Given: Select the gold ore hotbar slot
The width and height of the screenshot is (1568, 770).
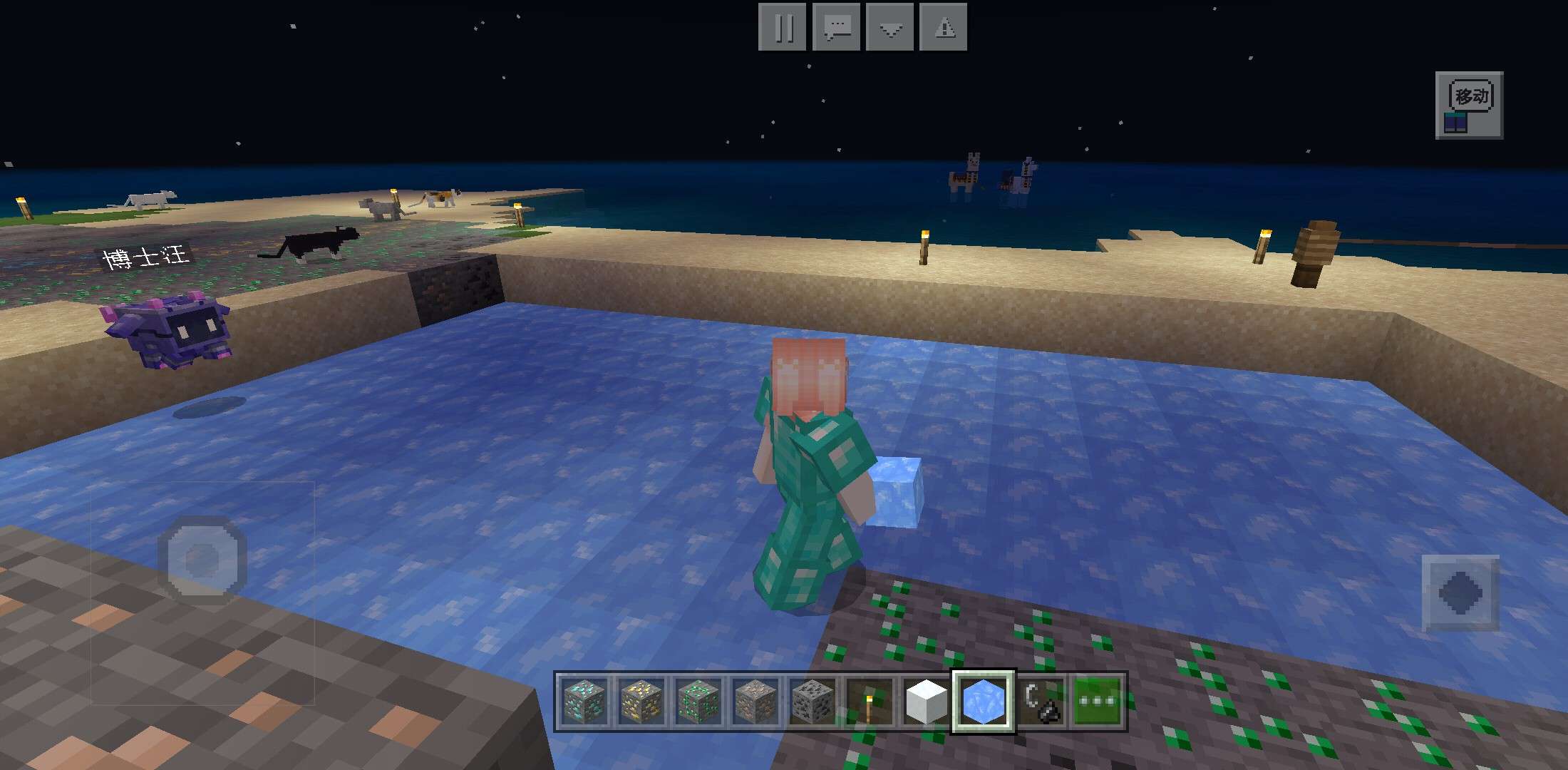Looking at the screenshot, I should coord(641,701).
